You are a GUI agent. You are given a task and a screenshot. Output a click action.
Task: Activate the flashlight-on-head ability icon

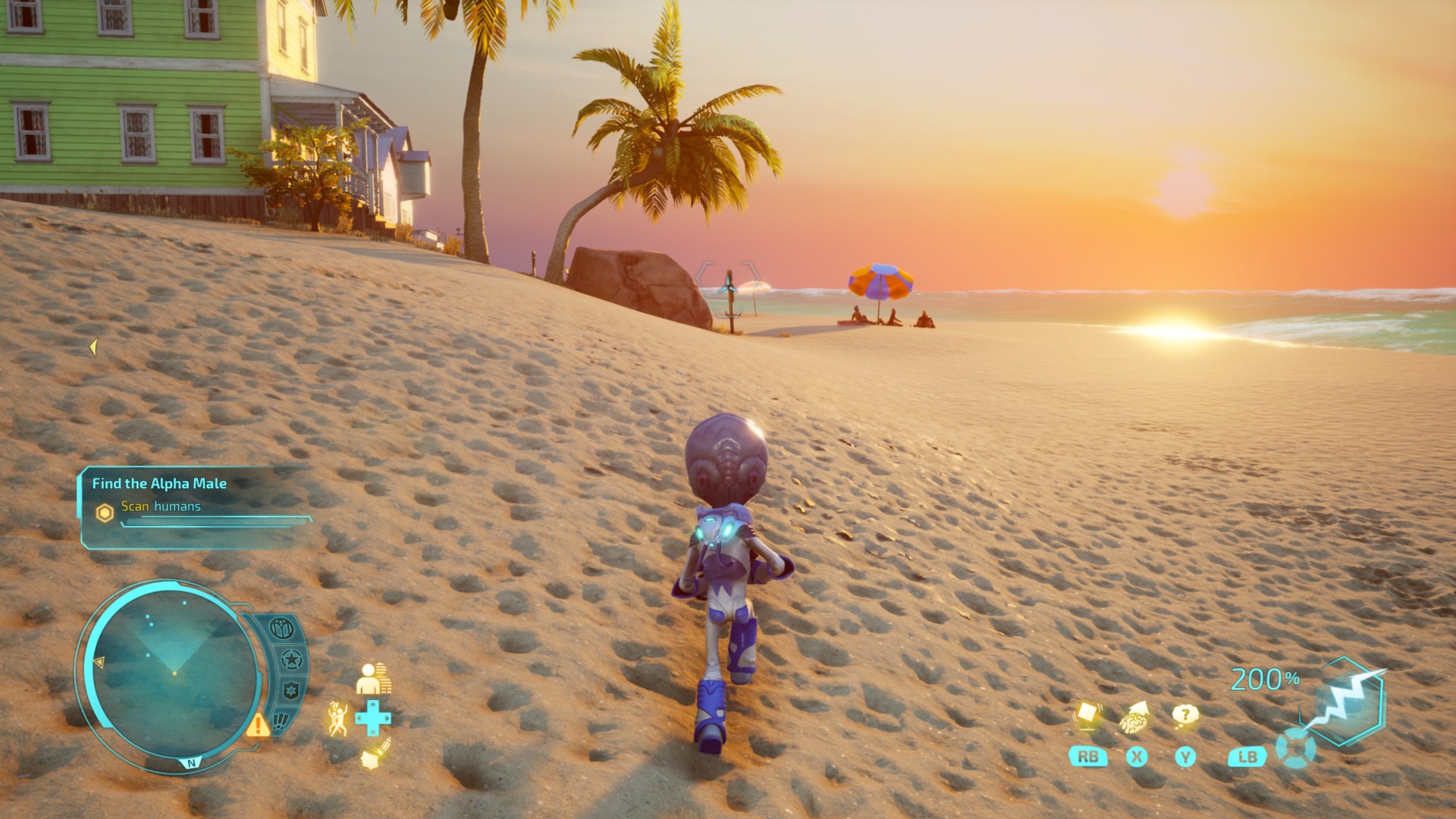click(374, 754)
